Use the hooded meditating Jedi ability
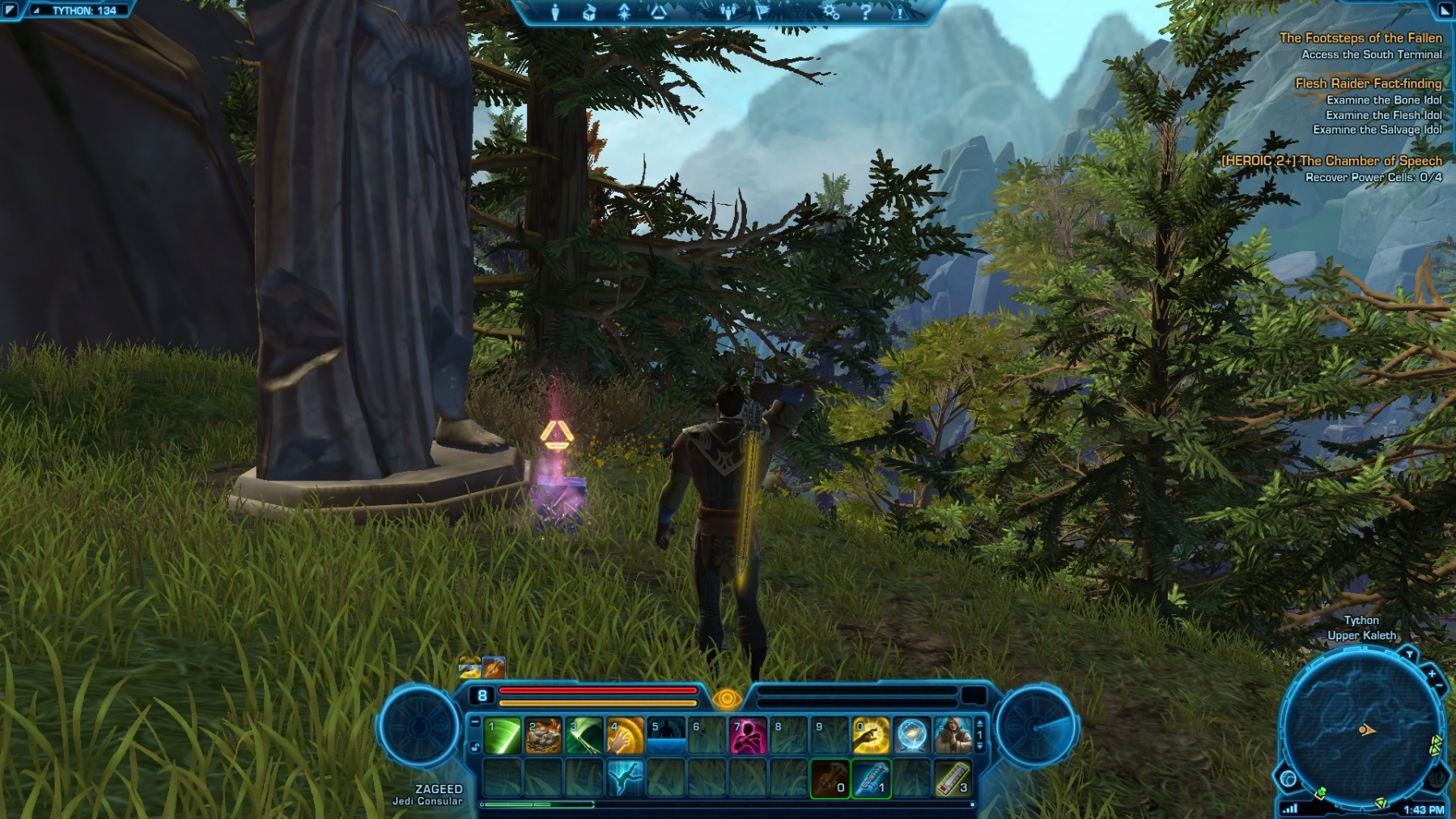1456x819 pixels. point(953,736)
